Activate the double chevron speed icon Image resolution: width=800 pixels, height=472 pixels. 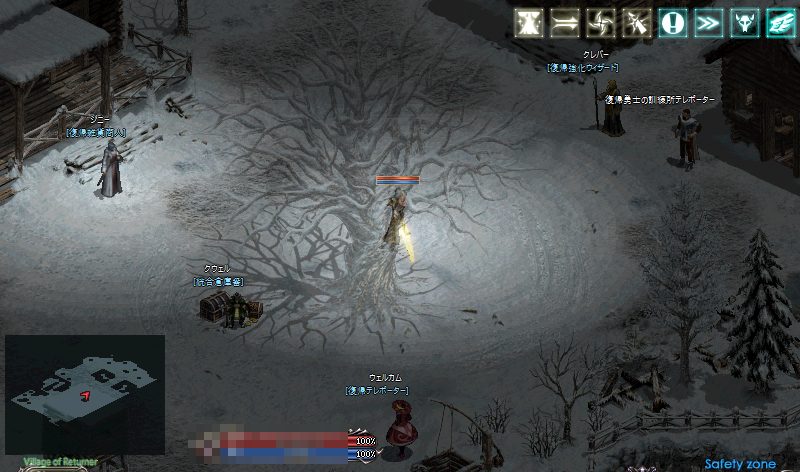708,23
